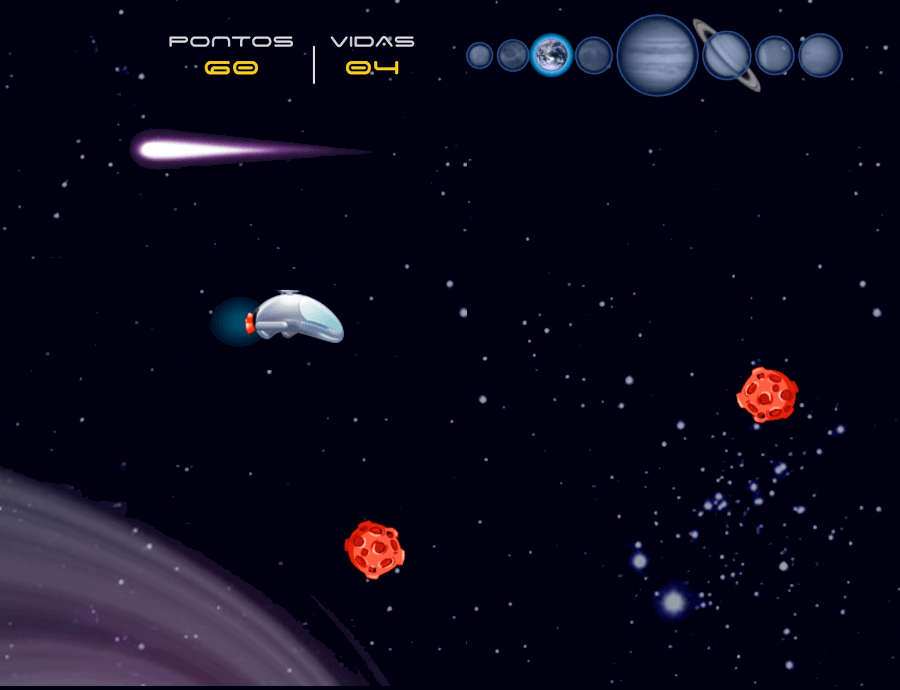Viewport: 900px width, 690px height.
Task: Choose the large Jupiter planet icon
Action: tap(657, 55)
